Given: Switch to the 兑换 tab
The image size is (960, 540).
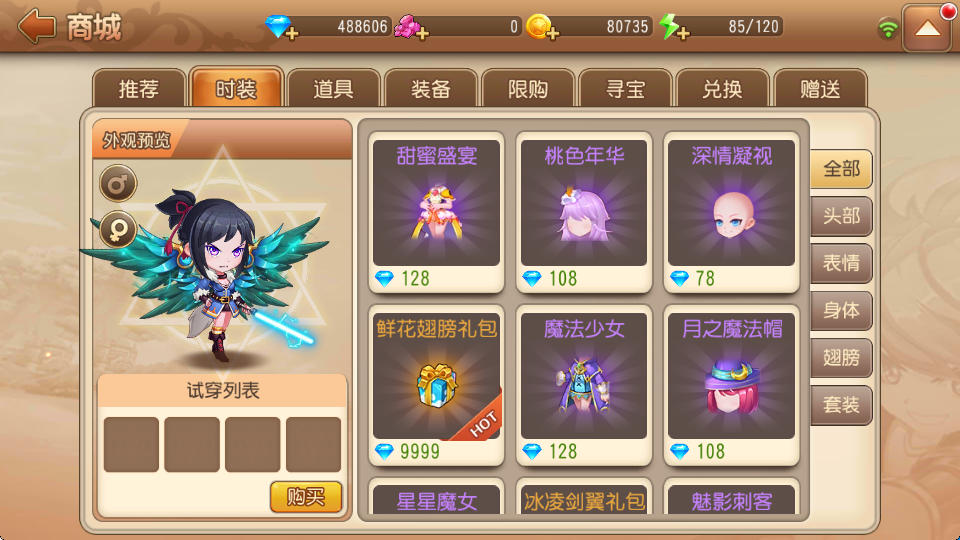Looking at the screenshot, I should [722, 89].
